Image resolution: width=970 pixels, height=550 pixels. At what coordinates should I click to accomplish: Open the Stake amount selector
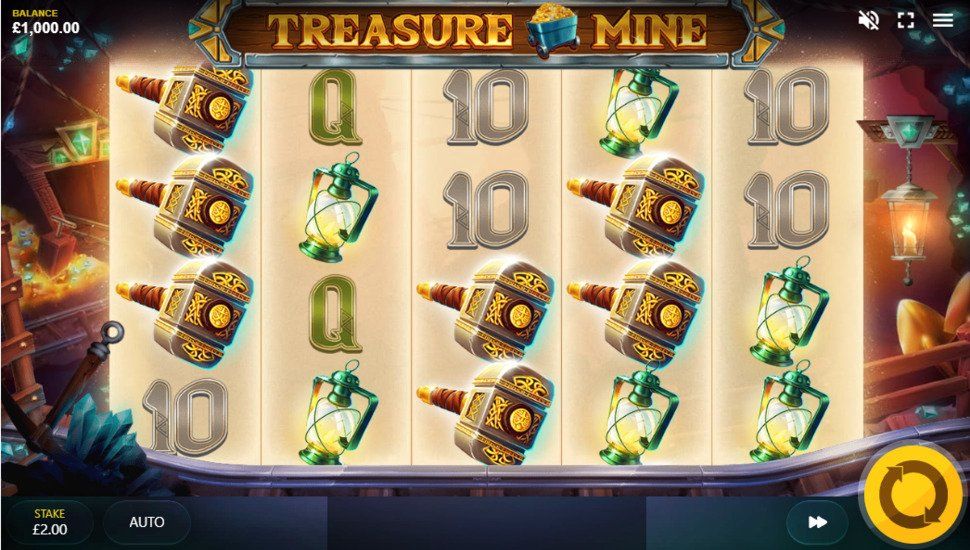(x=50, y=522)
